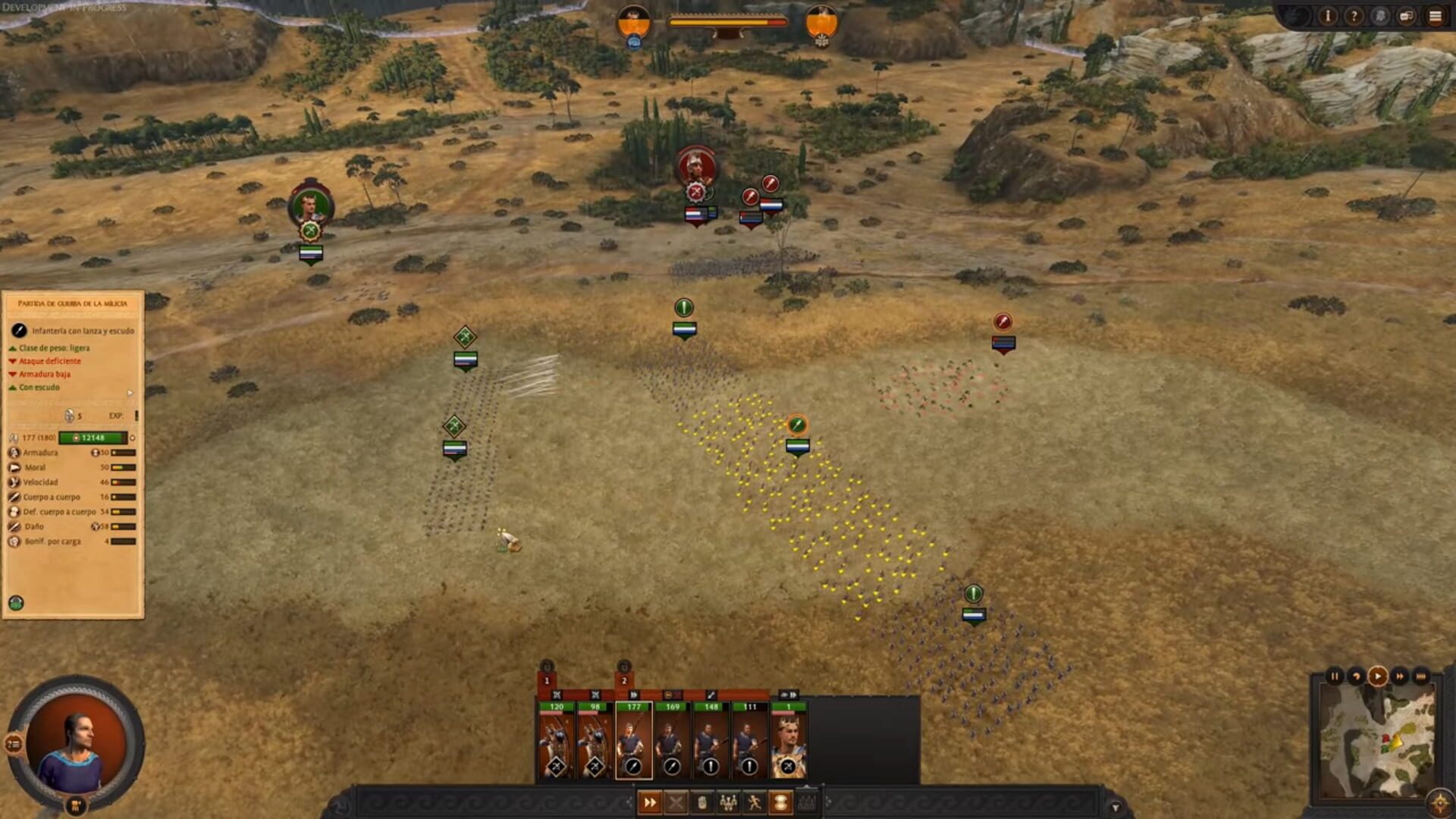Click the information icon at top right
1456x819 pixels.
point(1328,16)
